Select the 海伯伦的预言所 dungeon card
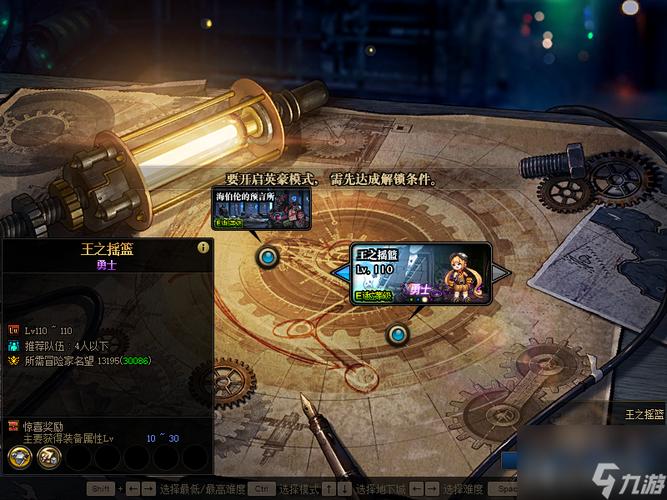The height and width of the screenshot is (500, 667). click(261, 209)
